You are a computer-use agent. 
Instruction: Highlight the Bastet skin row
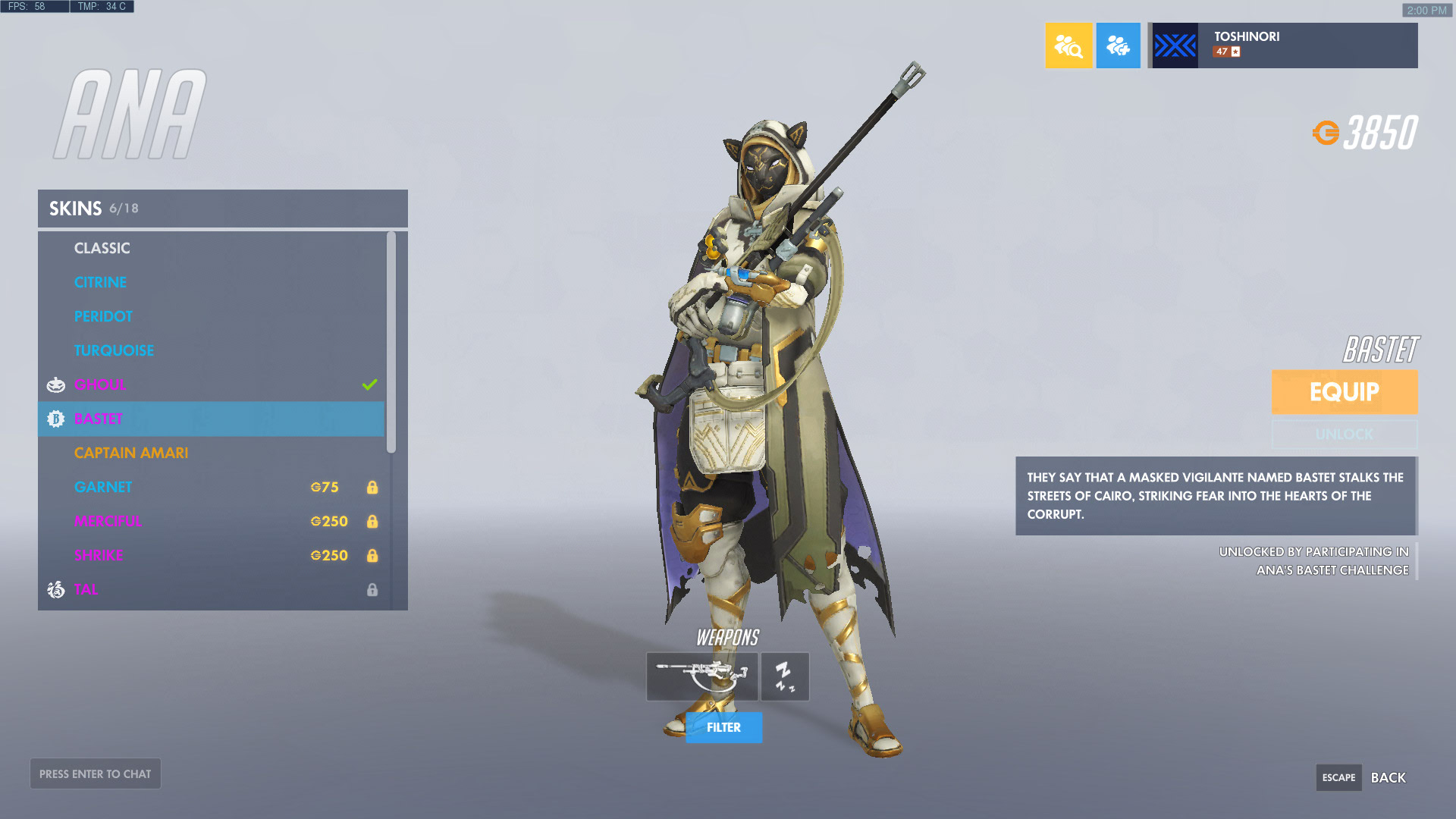211,419
